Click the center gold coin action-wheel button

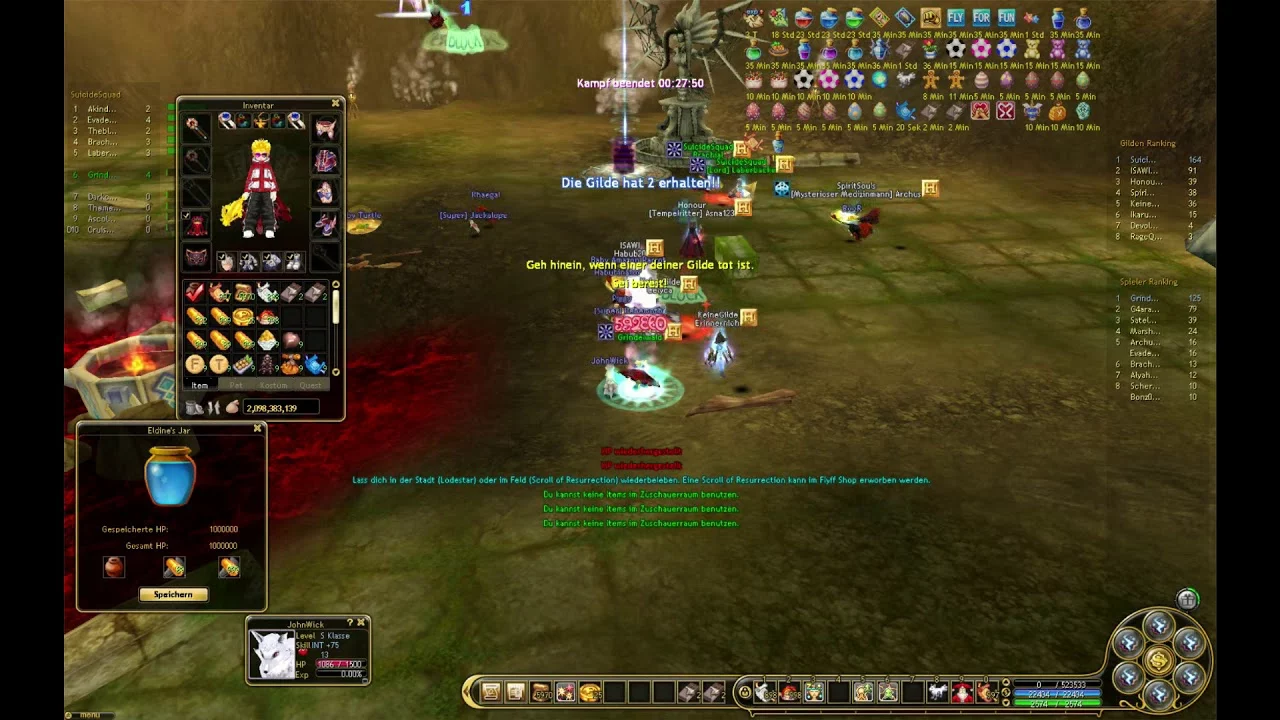(x=1158, y=660)
